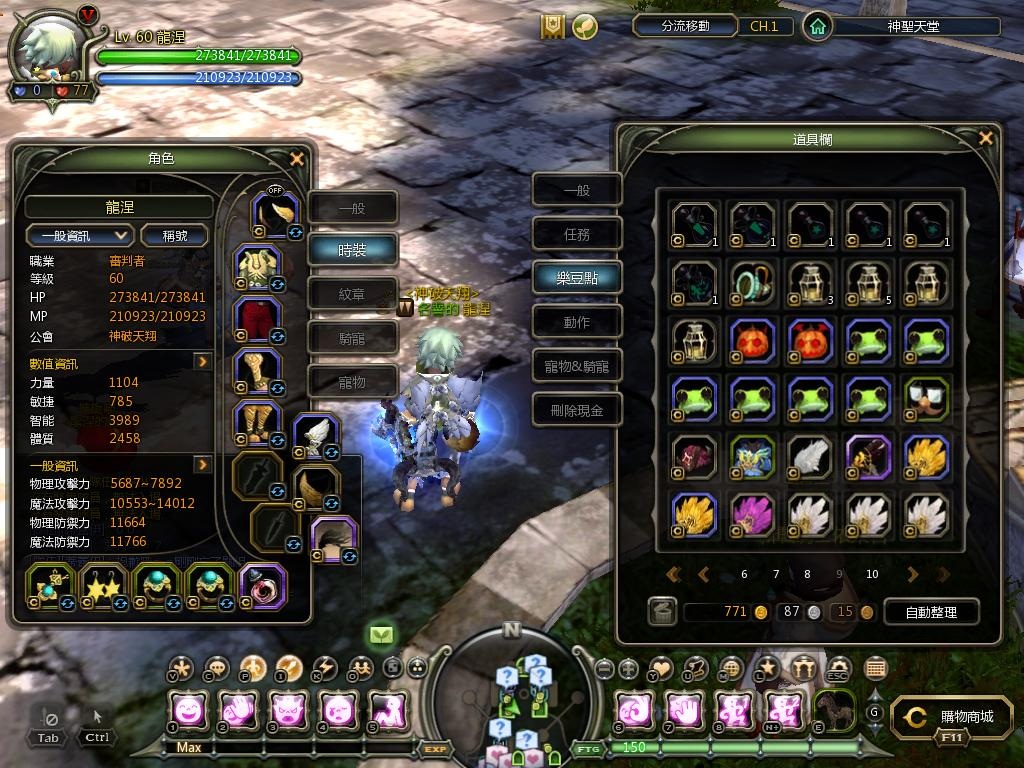Click the 自動整理 auto-sort button
The image size is (1024, 768).
point(930,612)
